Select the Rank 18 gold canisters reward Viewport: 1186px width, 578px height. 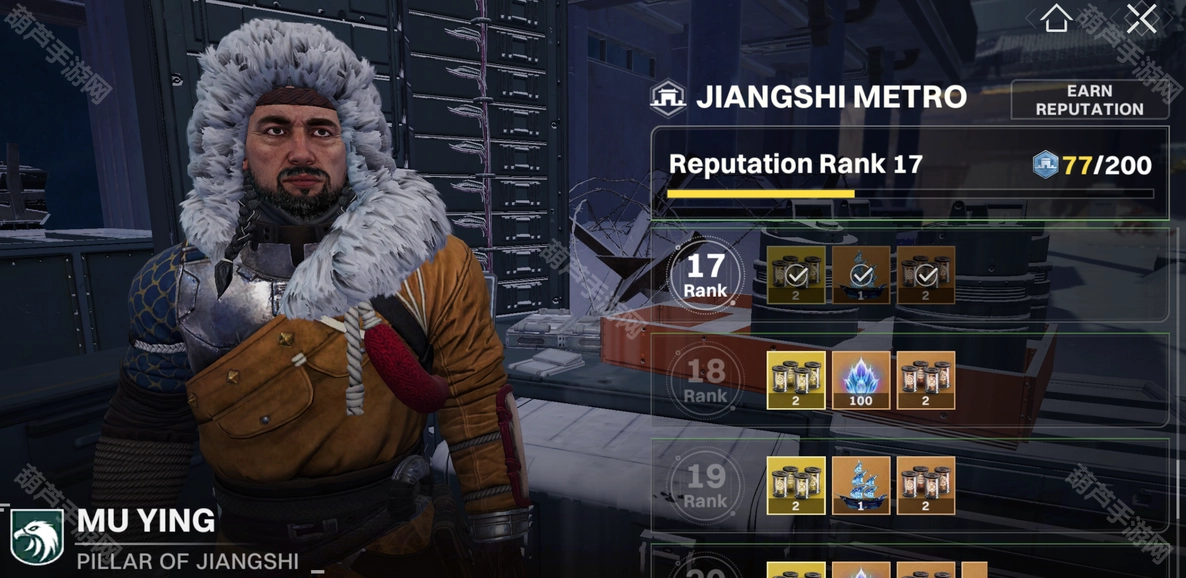coord(796,380)
